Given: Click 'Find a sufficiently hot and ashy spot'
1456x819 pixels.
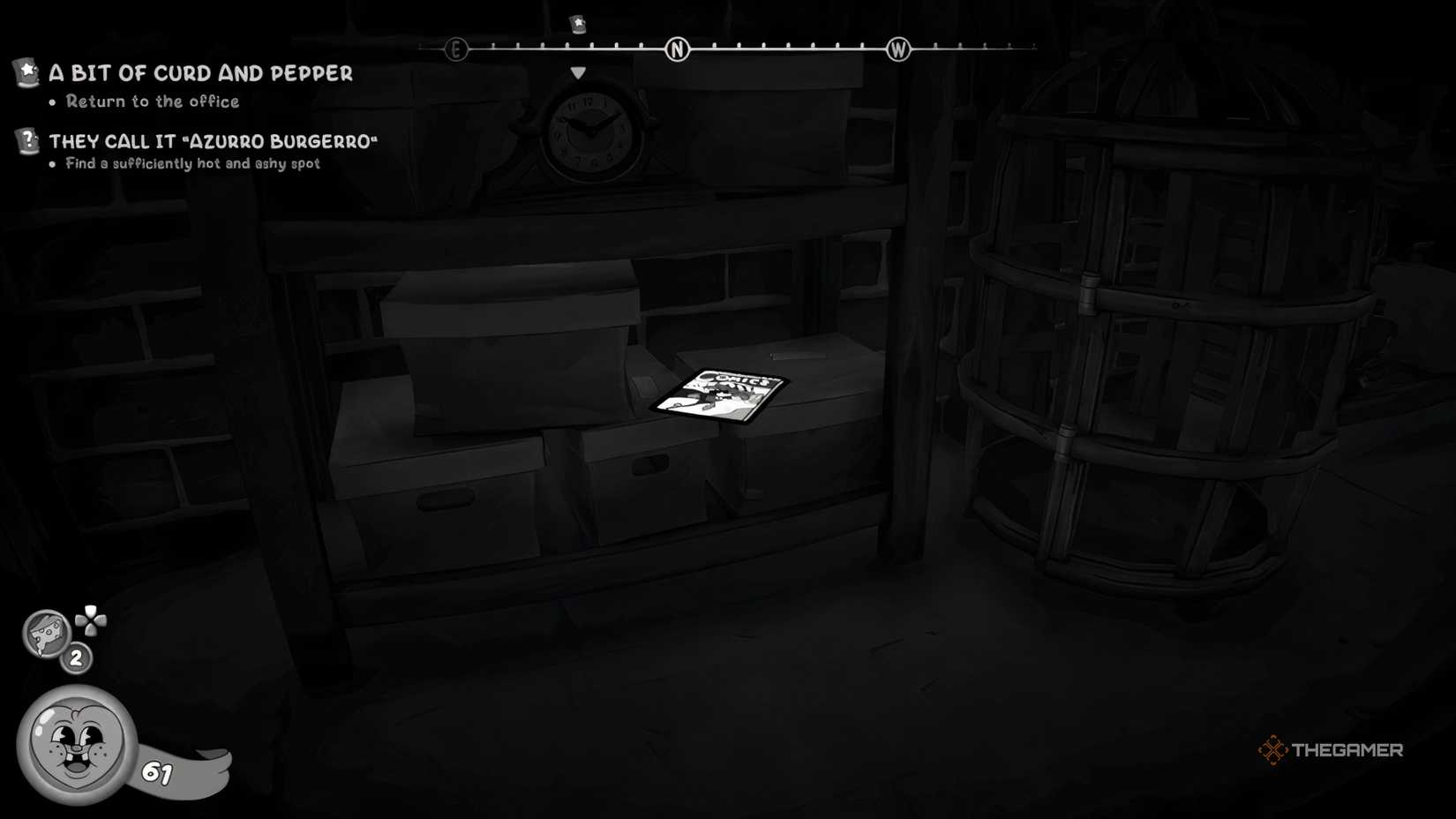Looking at the screenshot, I should [x=191, y=163].
